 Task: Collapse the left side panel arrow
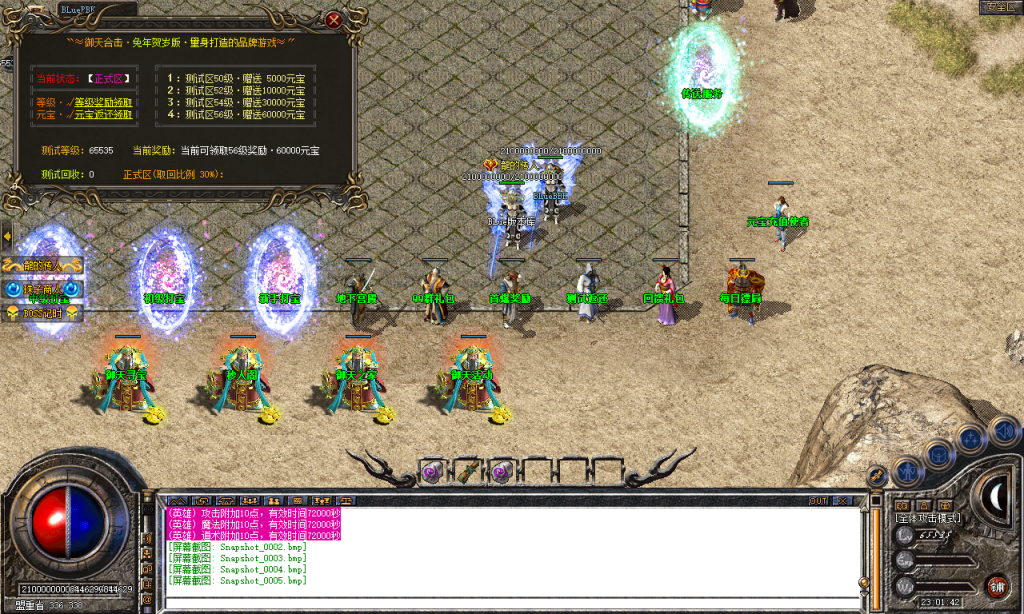click(6, 236)
